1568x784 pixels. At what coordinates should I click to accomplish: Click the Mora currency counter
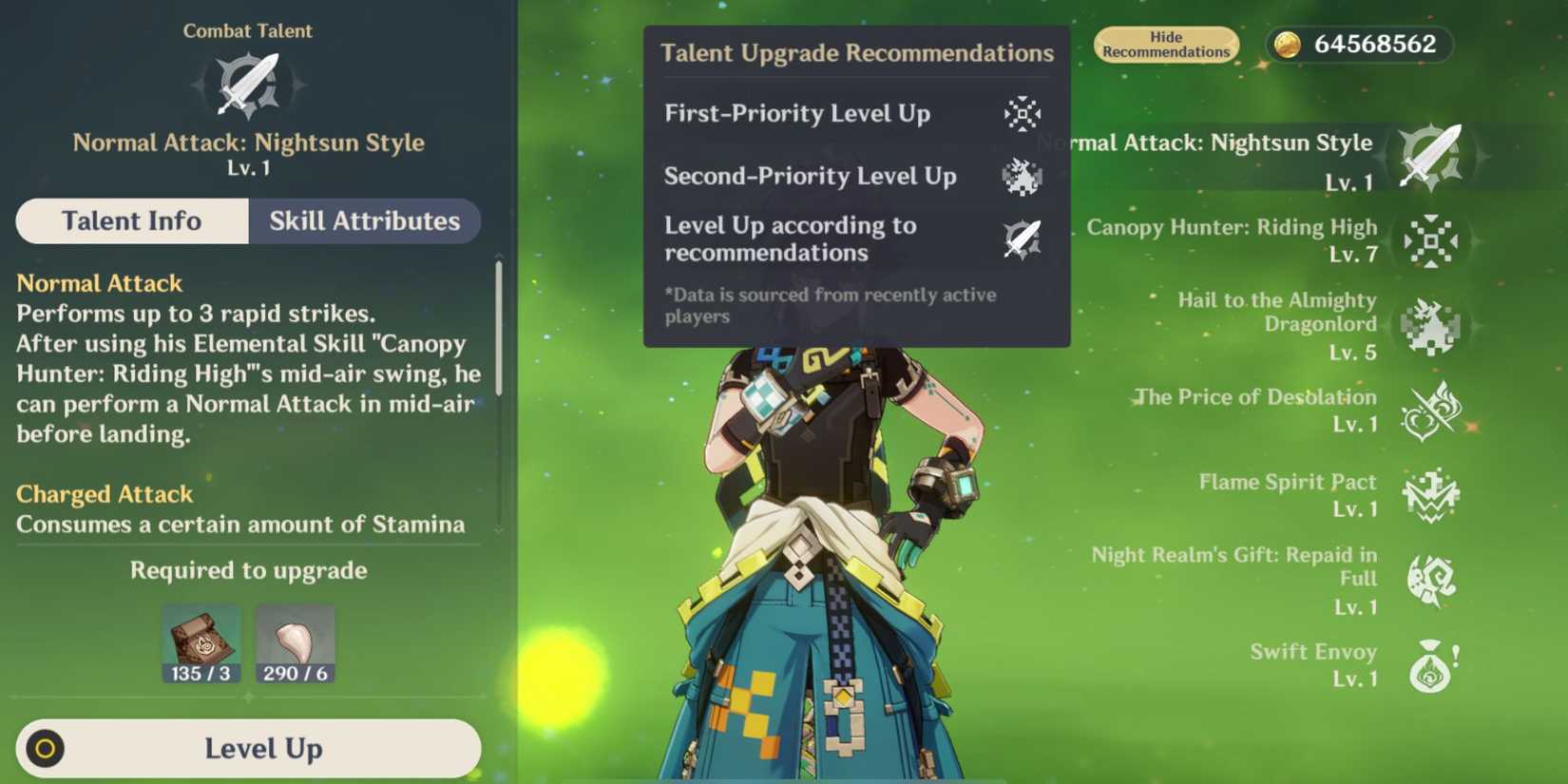point(1358,44)
